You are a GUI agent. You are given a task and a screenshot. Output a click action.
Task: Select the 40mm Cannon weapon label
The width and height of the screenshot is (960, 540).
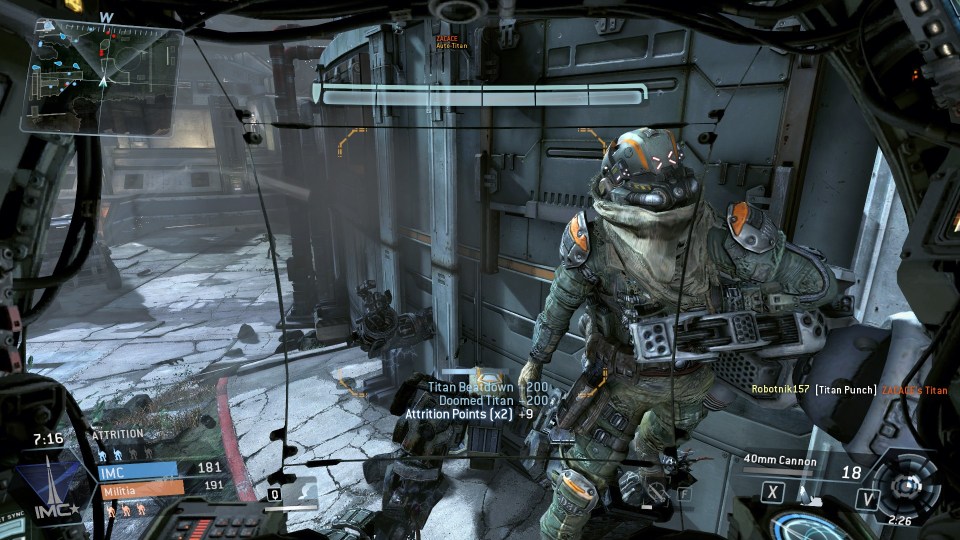780,461
